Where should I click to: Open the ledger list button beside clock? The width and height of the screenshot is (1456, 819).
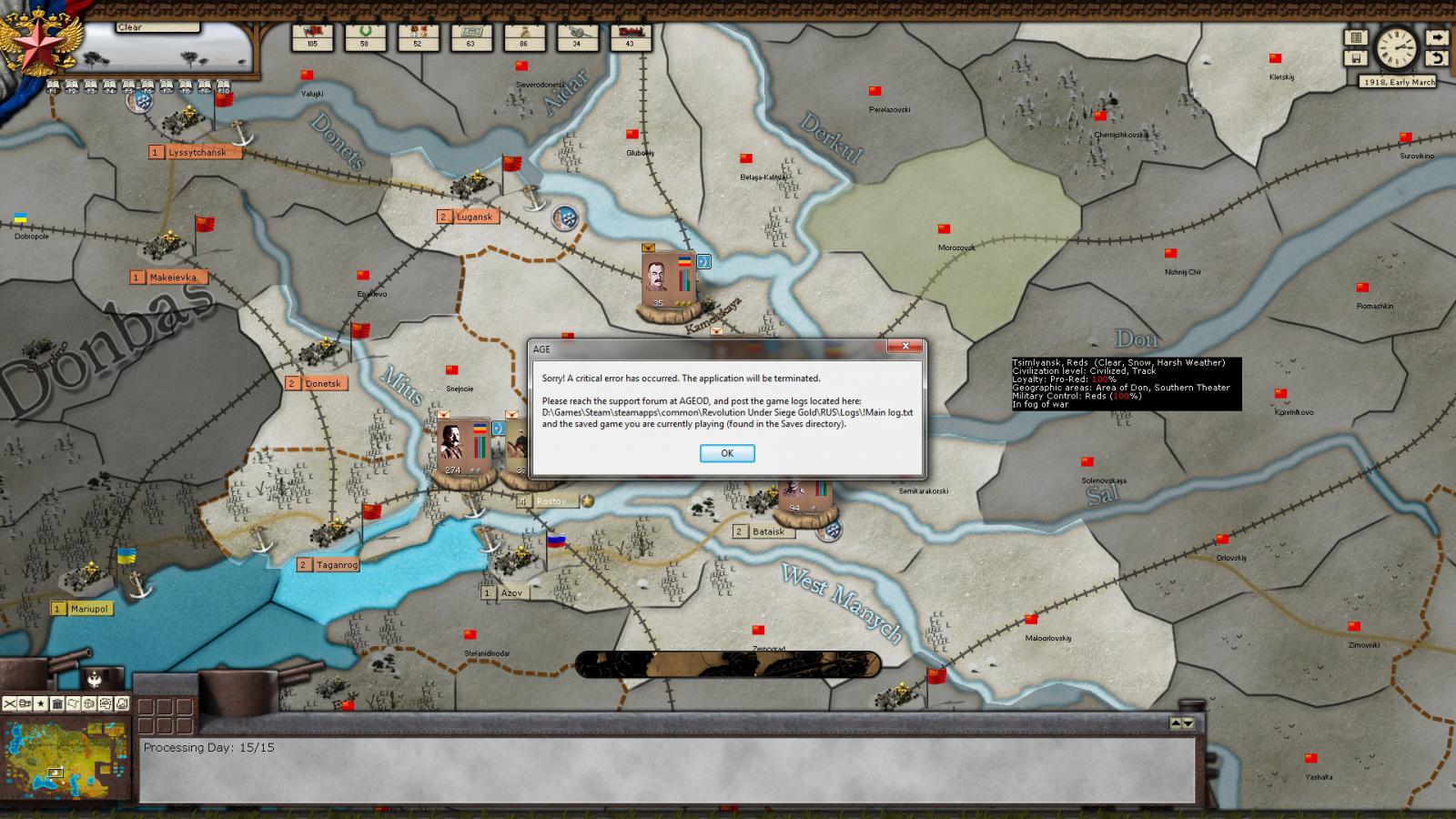[1356, 38]
